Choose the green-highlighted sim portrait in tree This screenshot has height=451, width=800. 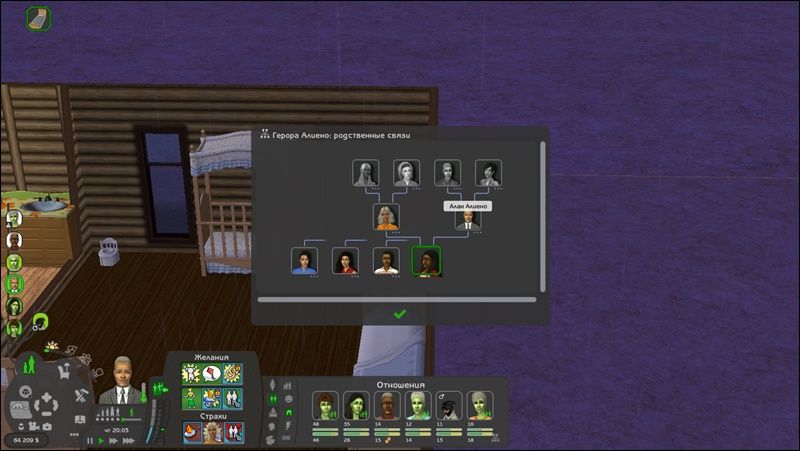click(x=427, y=260)
